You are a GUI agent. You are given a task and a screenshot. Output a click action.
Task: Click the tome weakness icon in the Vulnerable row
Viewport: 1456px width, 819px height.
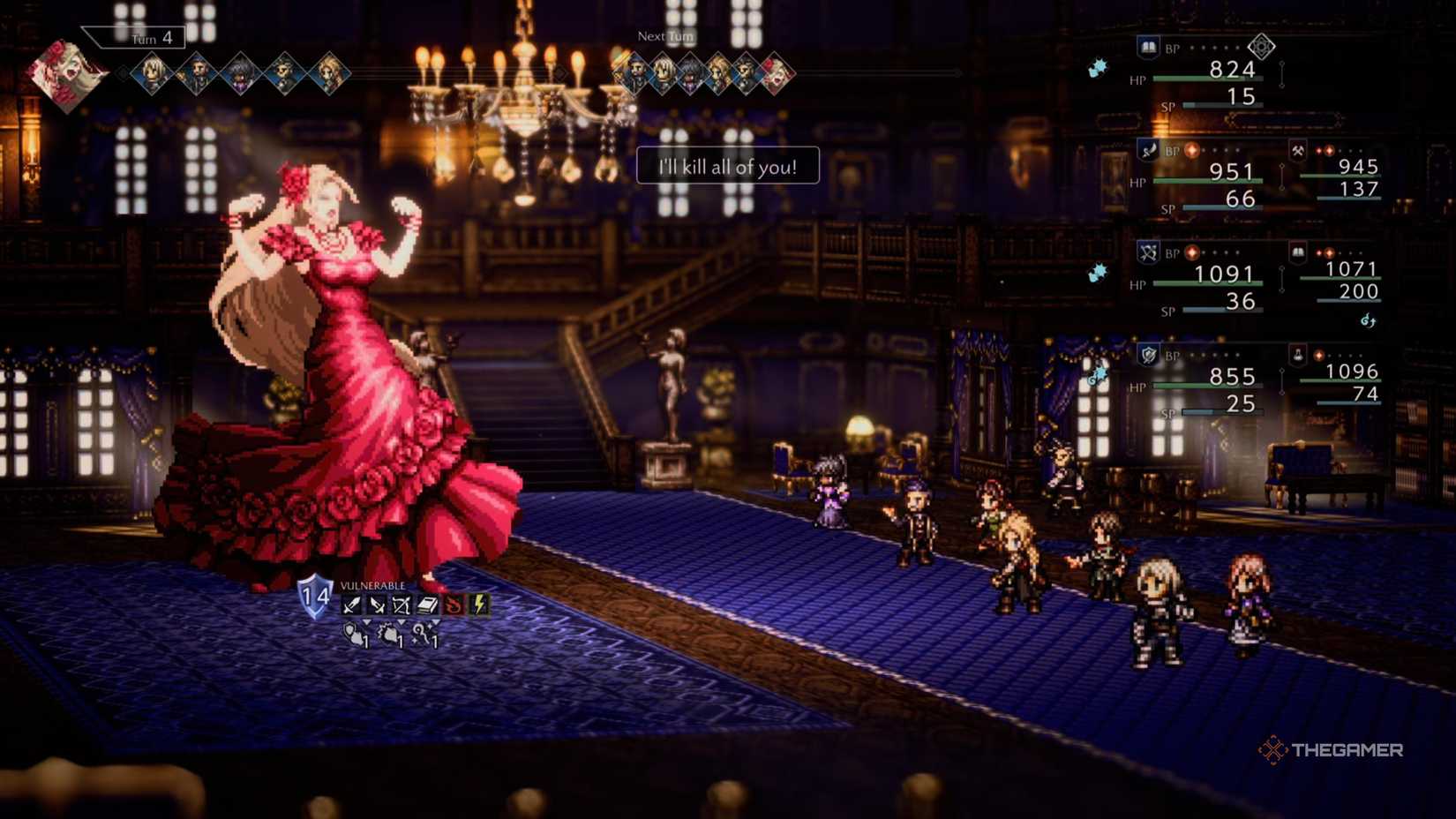point(428,605)
